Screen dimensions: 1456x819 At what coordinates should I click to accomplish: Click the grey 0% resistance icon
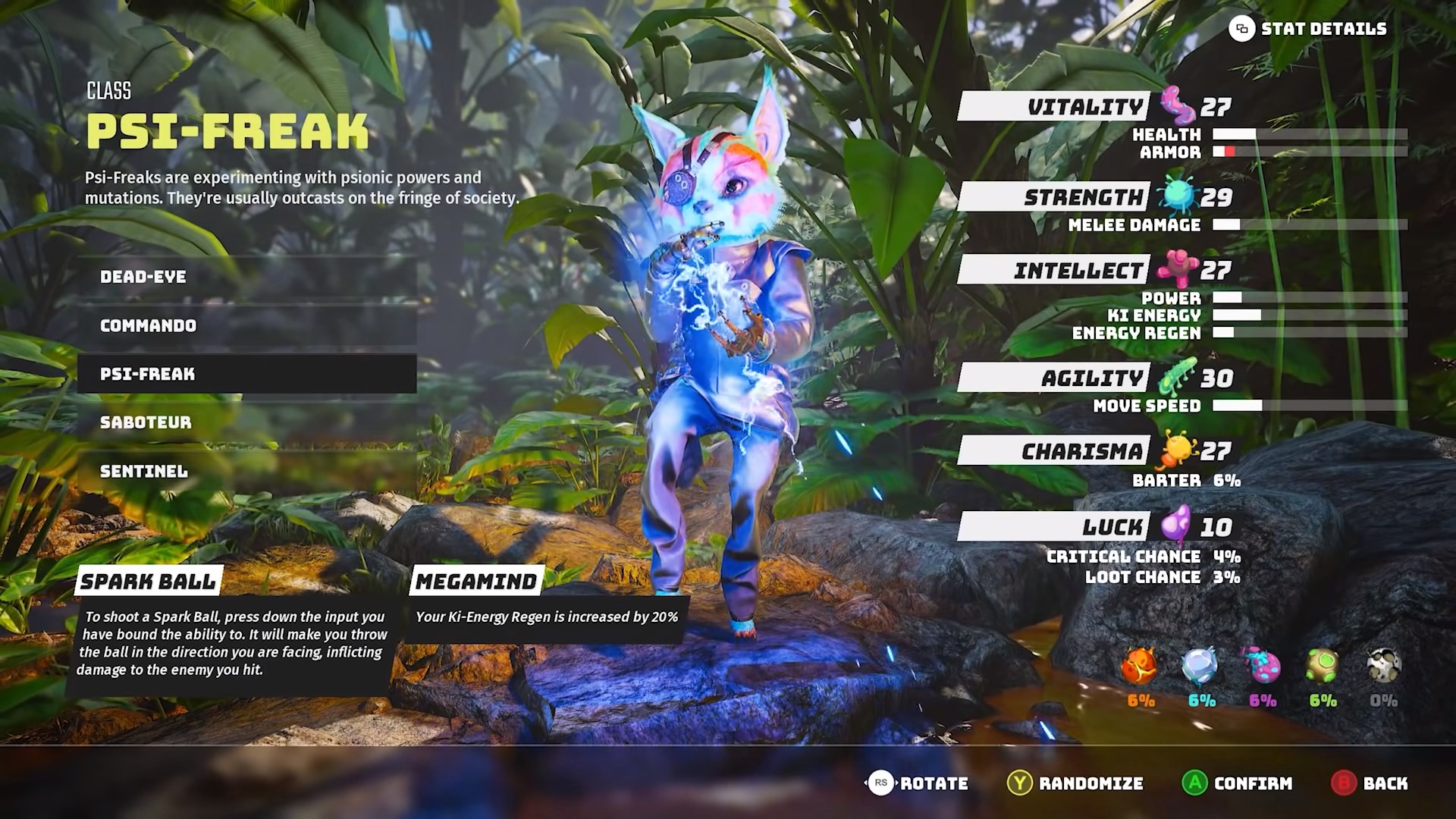[x=1383, y=667]
